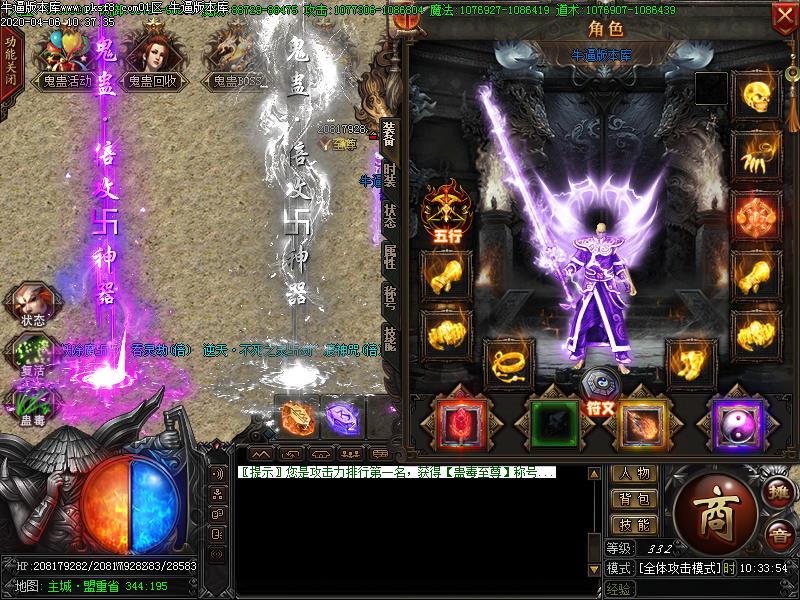Open the 鬼蛊BOSS menu
The image size is (800, 600).
click(237, 60)
